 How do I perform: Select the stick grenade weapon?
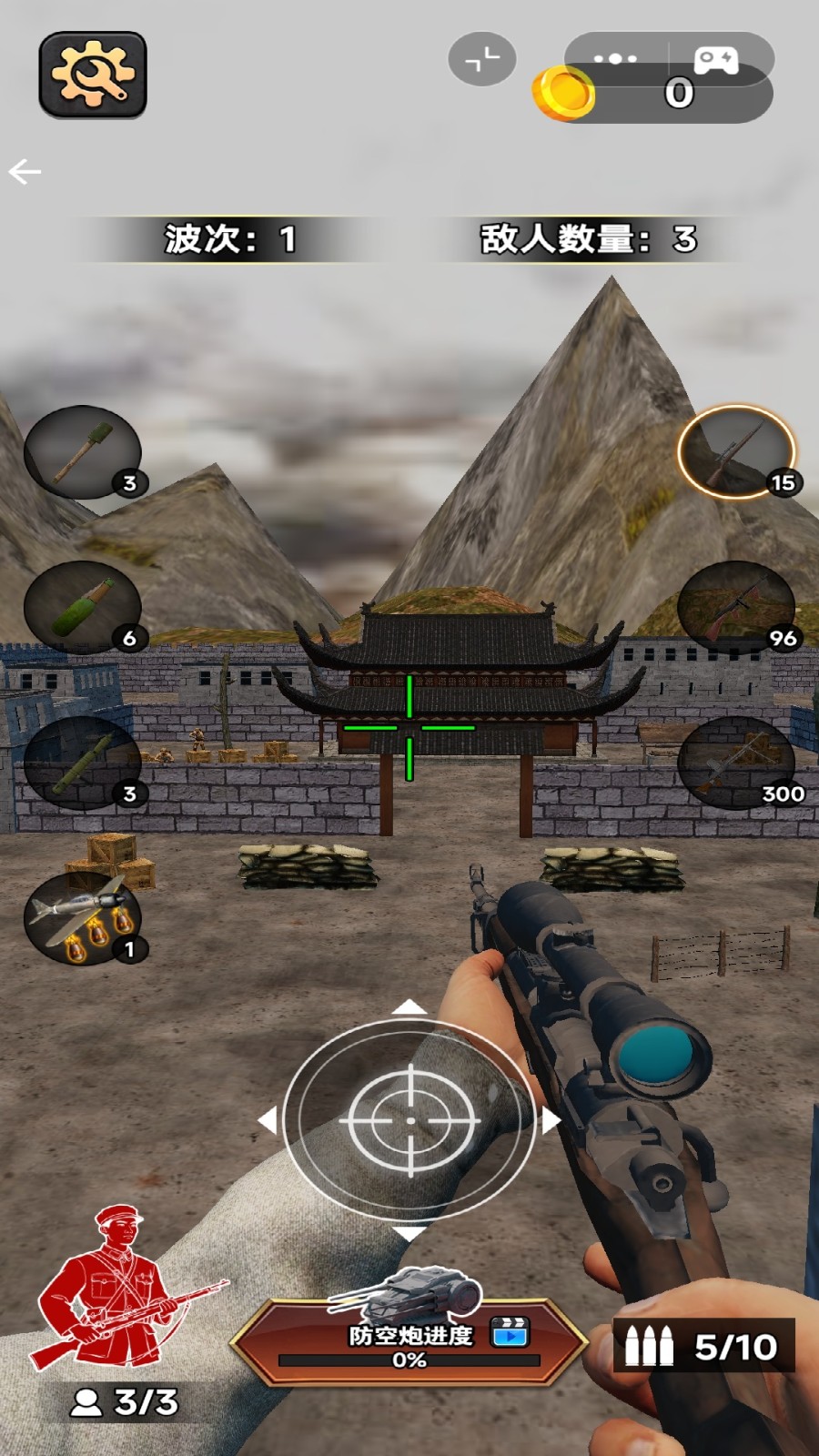pos(83,452)
